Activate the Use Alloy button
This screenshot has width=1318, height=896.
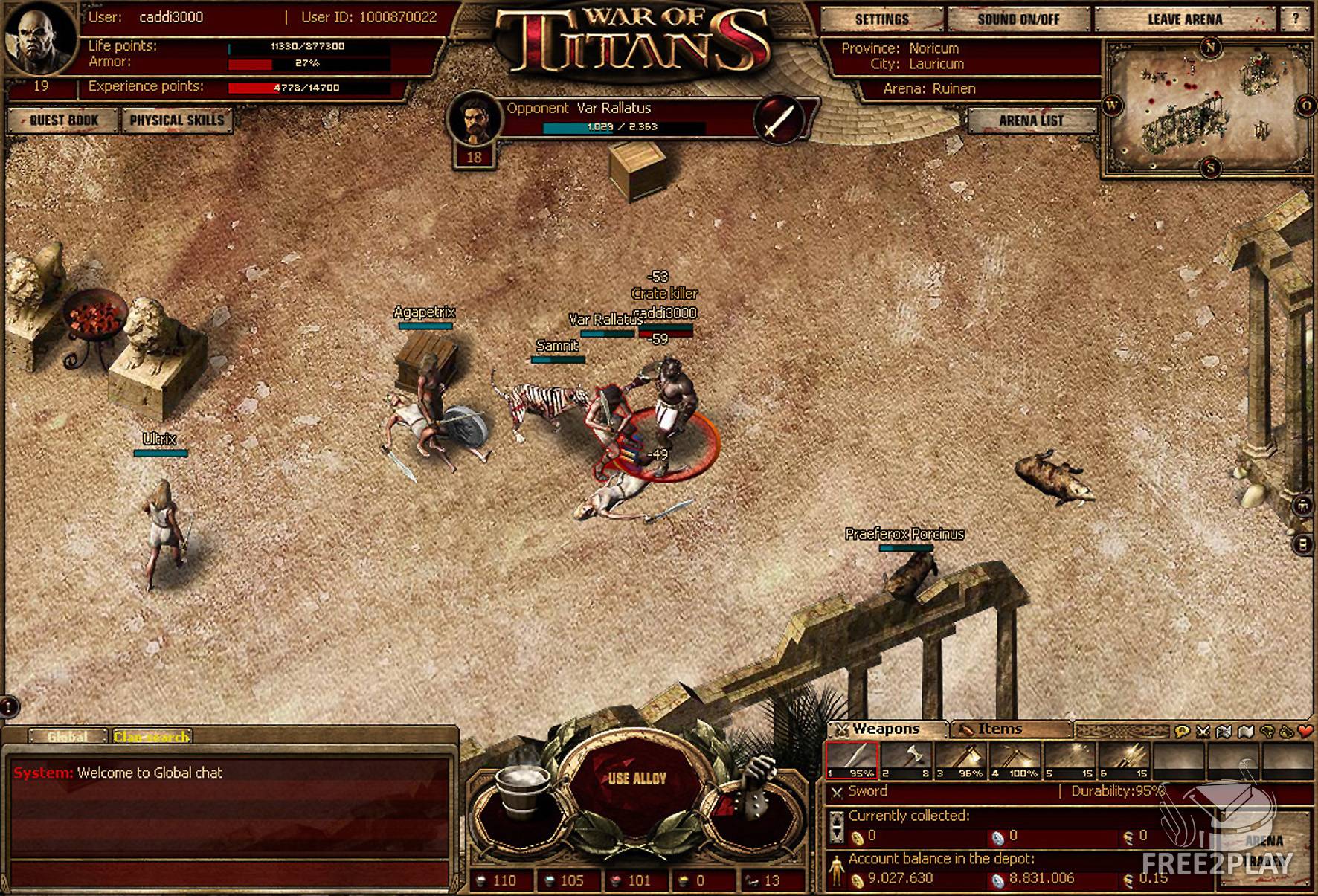tap(637, 779)
